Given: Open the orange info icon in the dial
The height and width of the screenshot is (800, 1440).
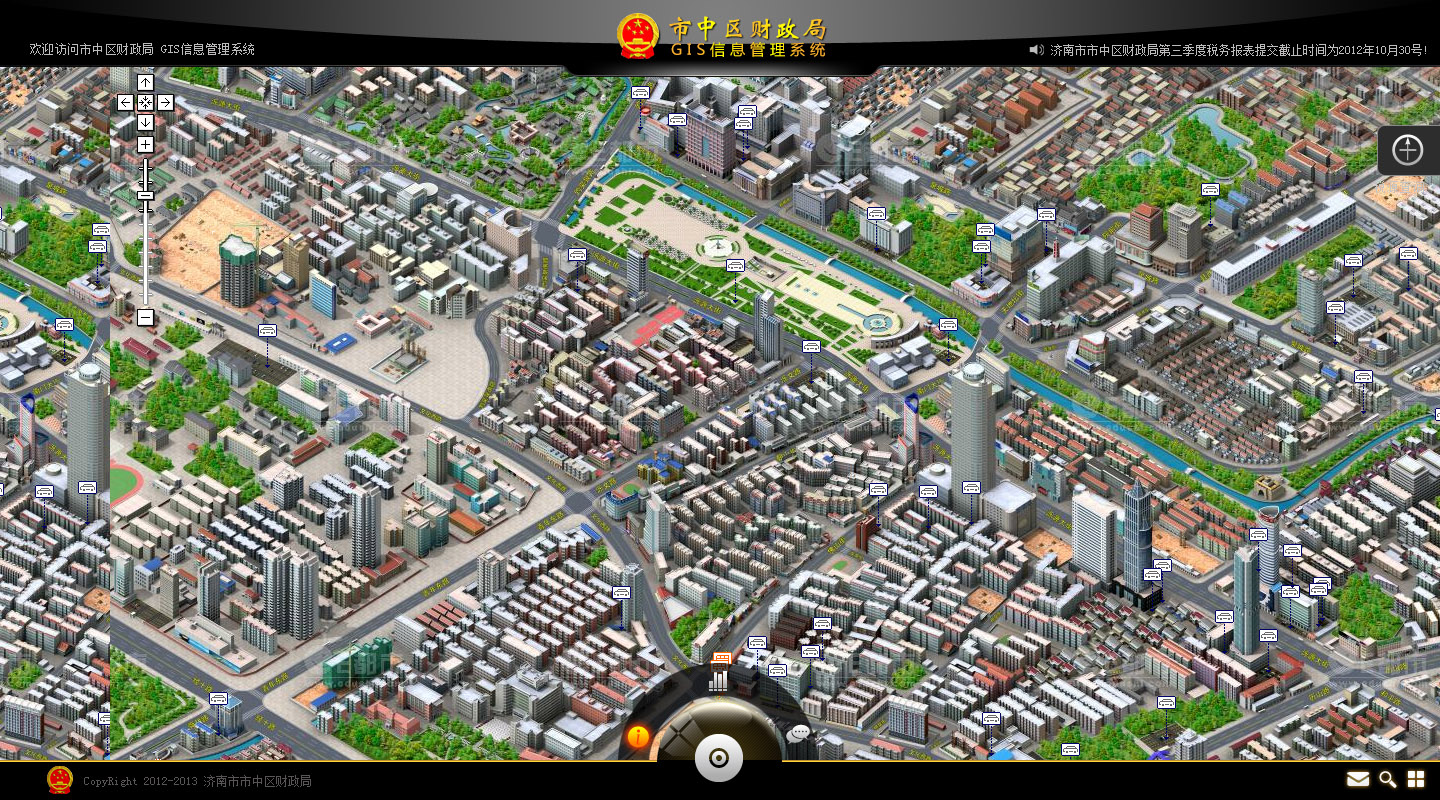Looking at the screenshot, I should (x=638, y=737).
